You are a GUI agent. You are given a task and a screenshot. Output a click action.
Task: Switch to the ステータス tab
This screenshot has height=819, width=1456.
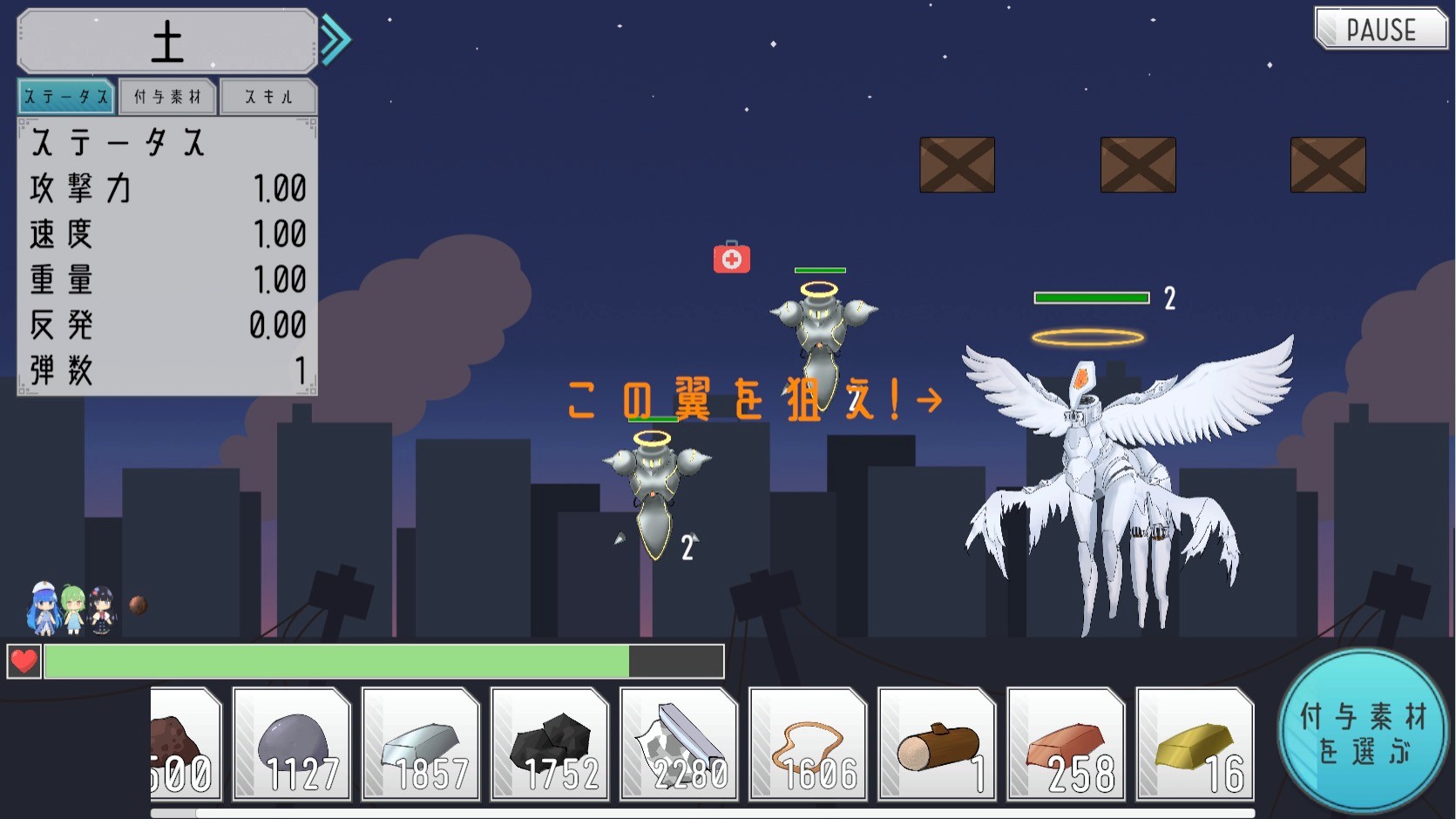click(x=66, y=97)
